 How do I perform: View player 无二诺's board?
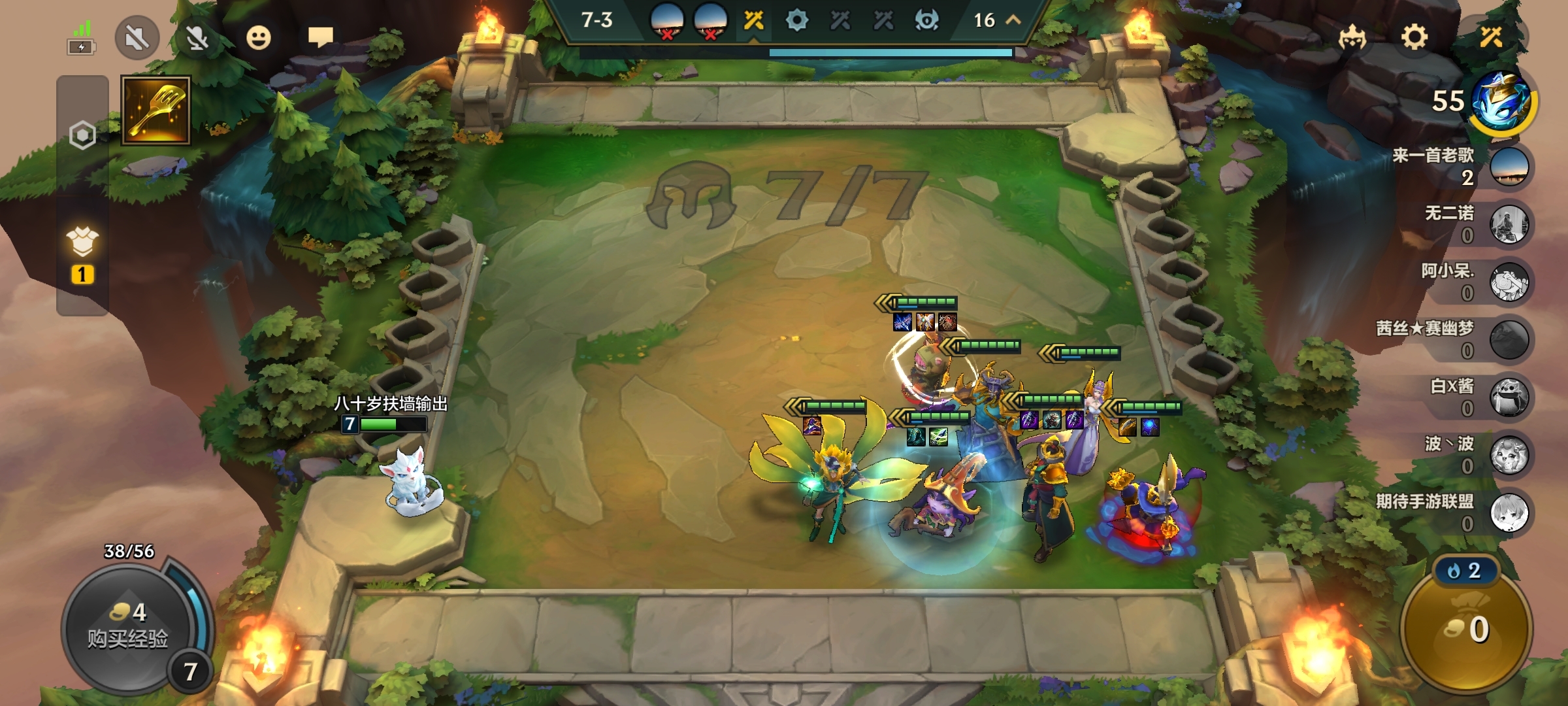1509,224
